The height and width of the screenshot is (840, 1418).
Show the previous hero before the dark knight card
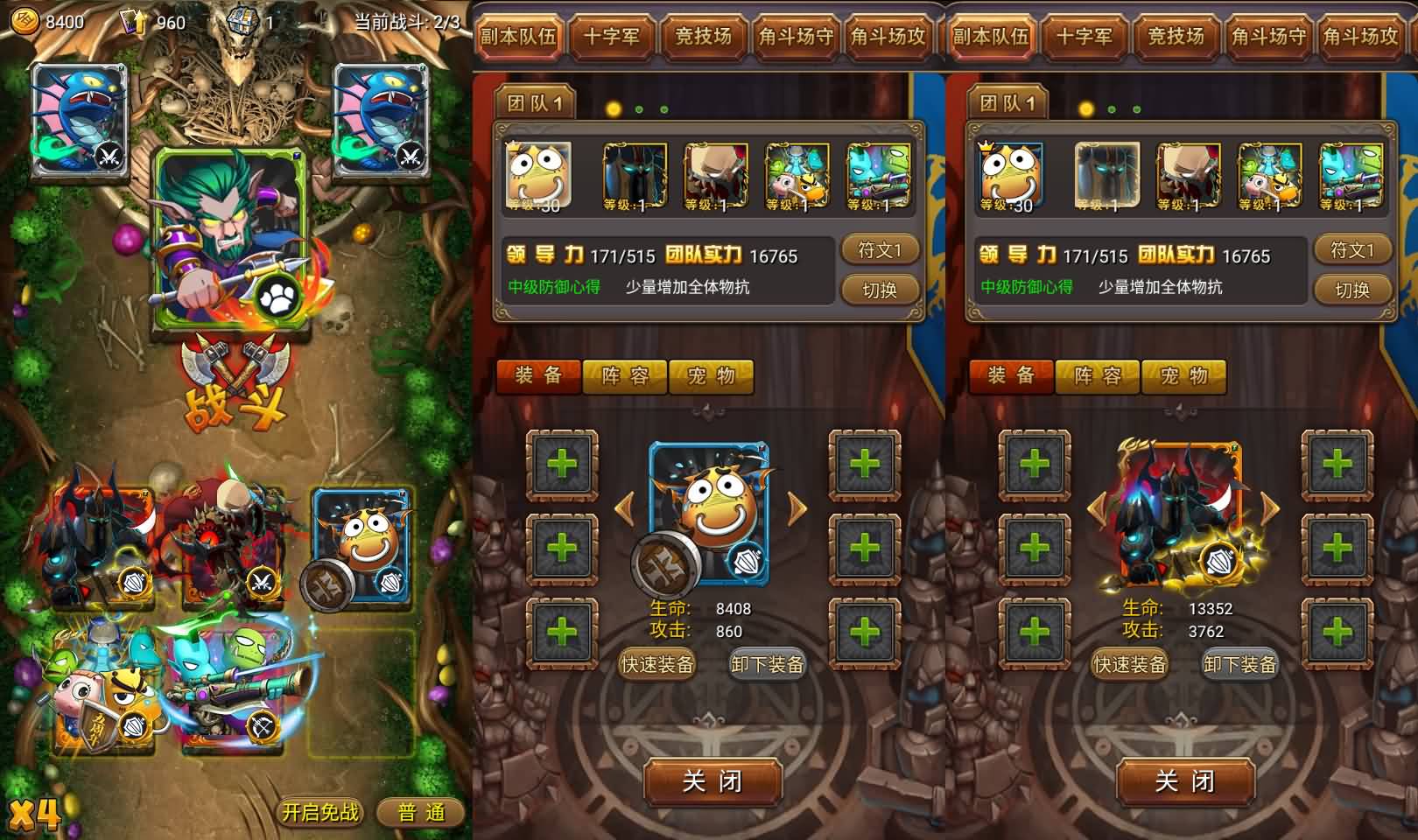click(1098, 508)
